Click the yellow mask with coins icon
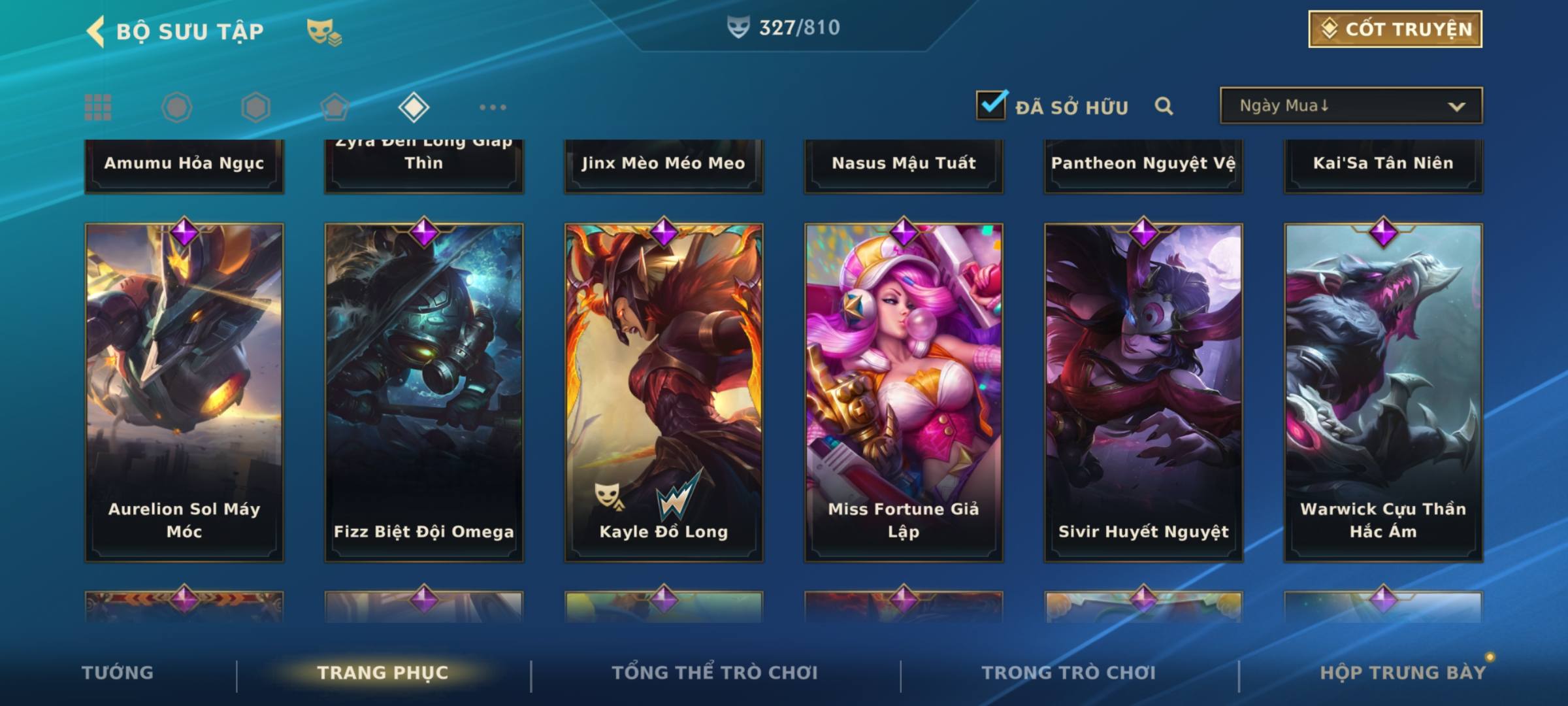 [x=324, y=32]
